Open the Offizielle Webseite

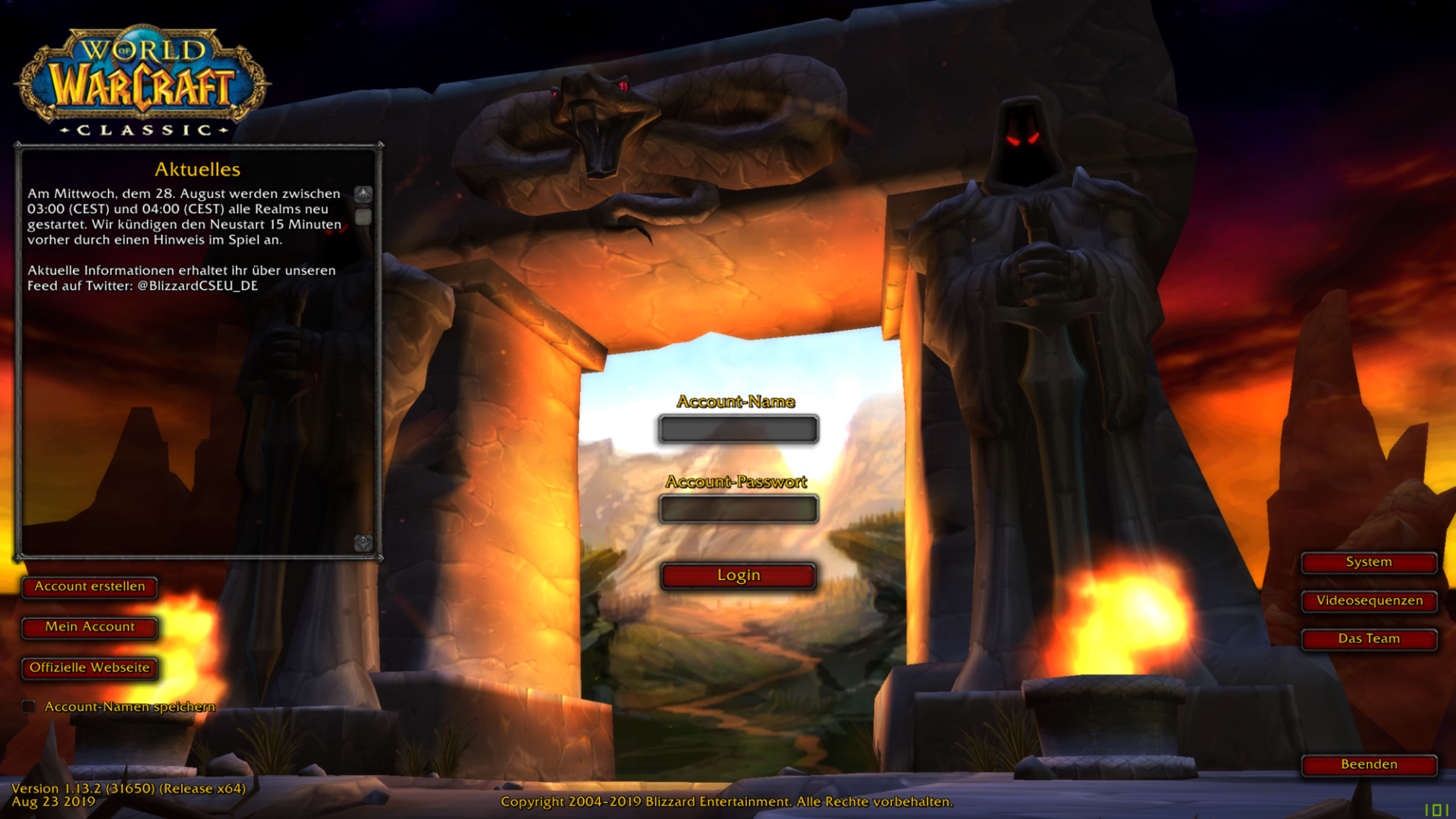pyautogui.click(x=89, y=668)
